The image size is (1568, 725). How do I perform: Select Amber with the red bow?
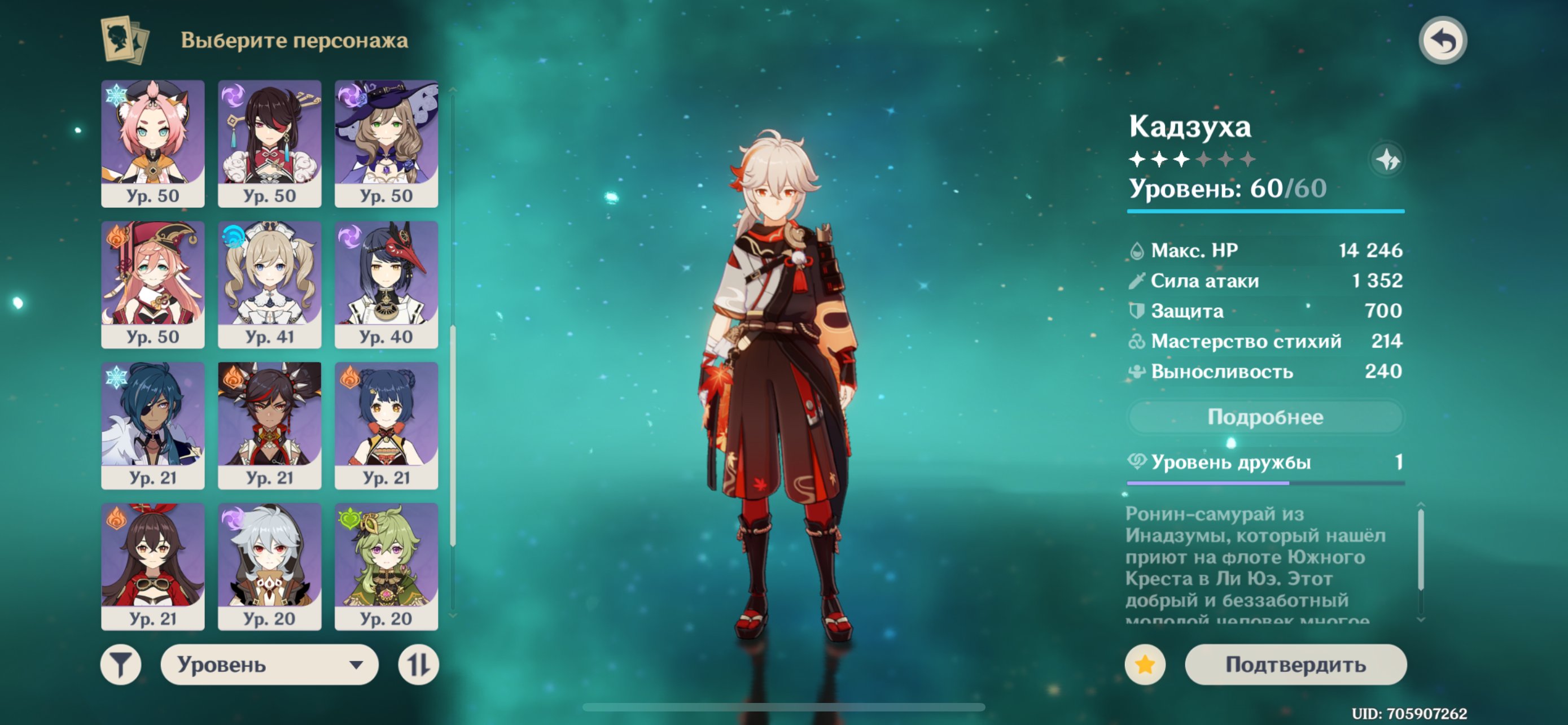(x=153, y=566)
